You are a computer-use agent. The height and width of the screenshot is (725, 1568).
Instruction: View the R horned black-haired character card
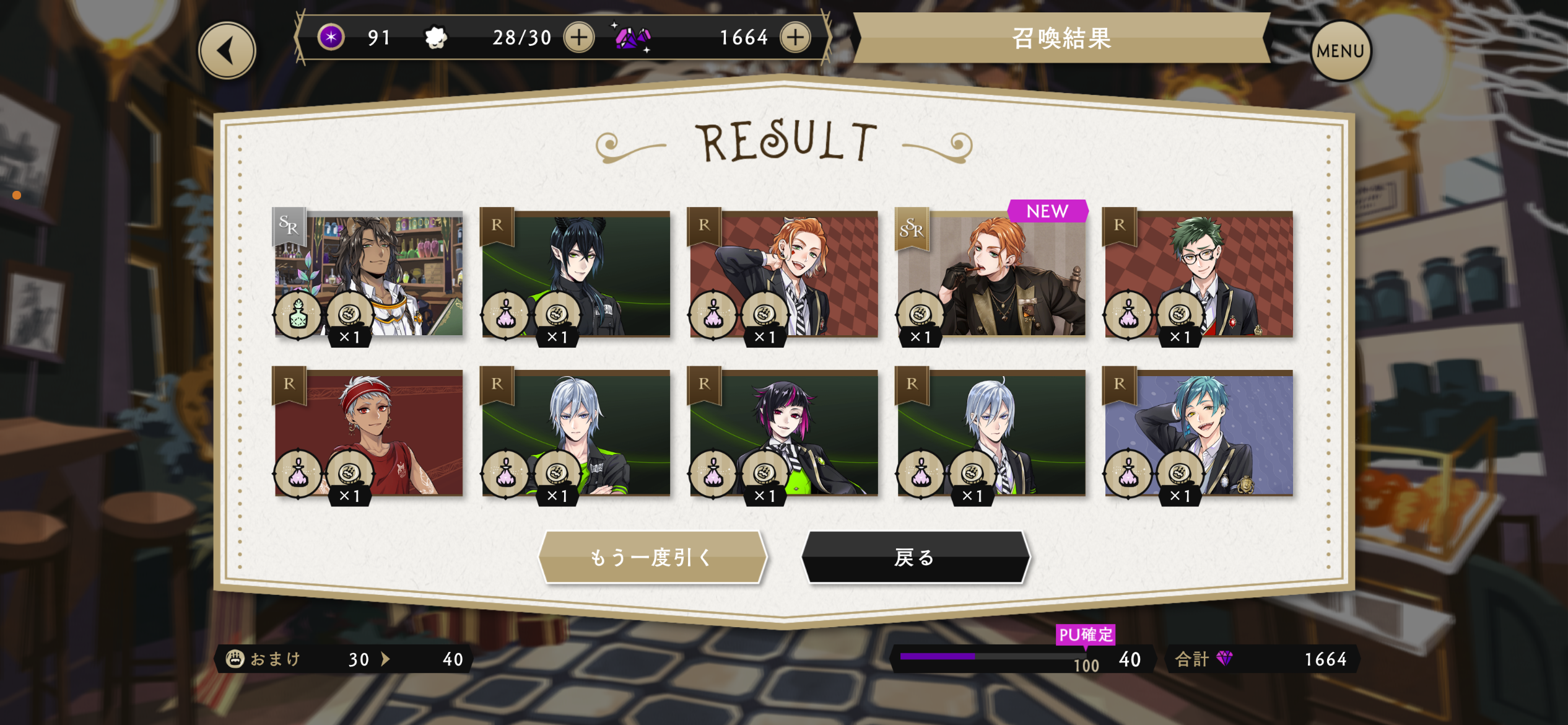[x=576, y=274]
